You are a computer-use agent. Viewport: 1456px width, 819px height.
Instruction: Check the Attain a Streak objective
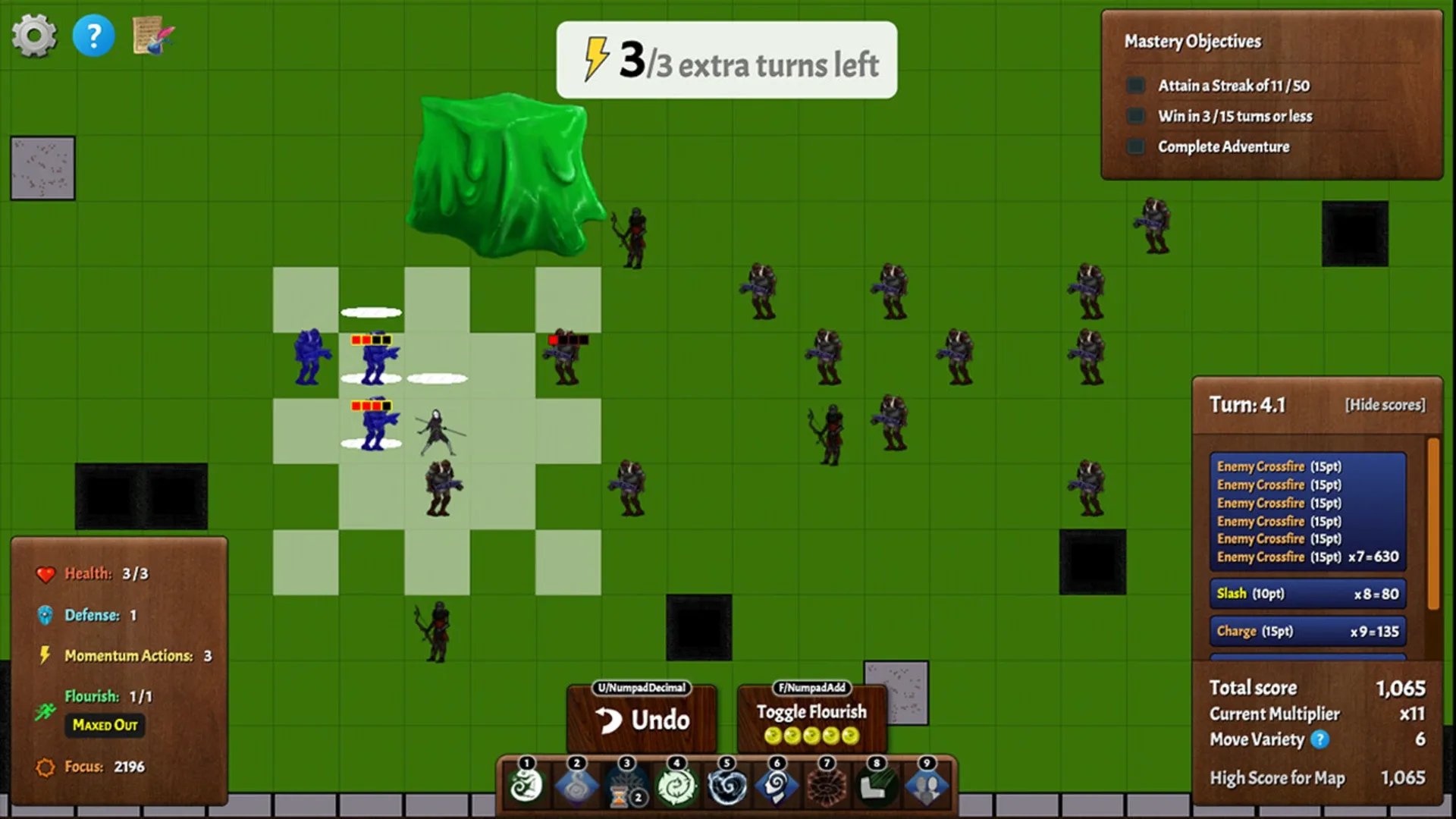(1135, 85)
